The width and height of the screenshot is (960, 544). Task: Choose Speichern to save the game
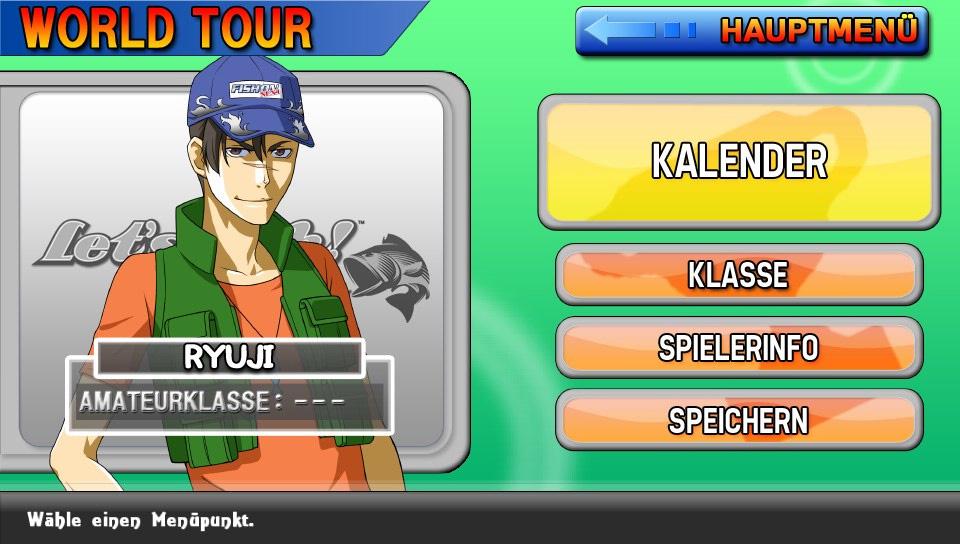[739, 420]
